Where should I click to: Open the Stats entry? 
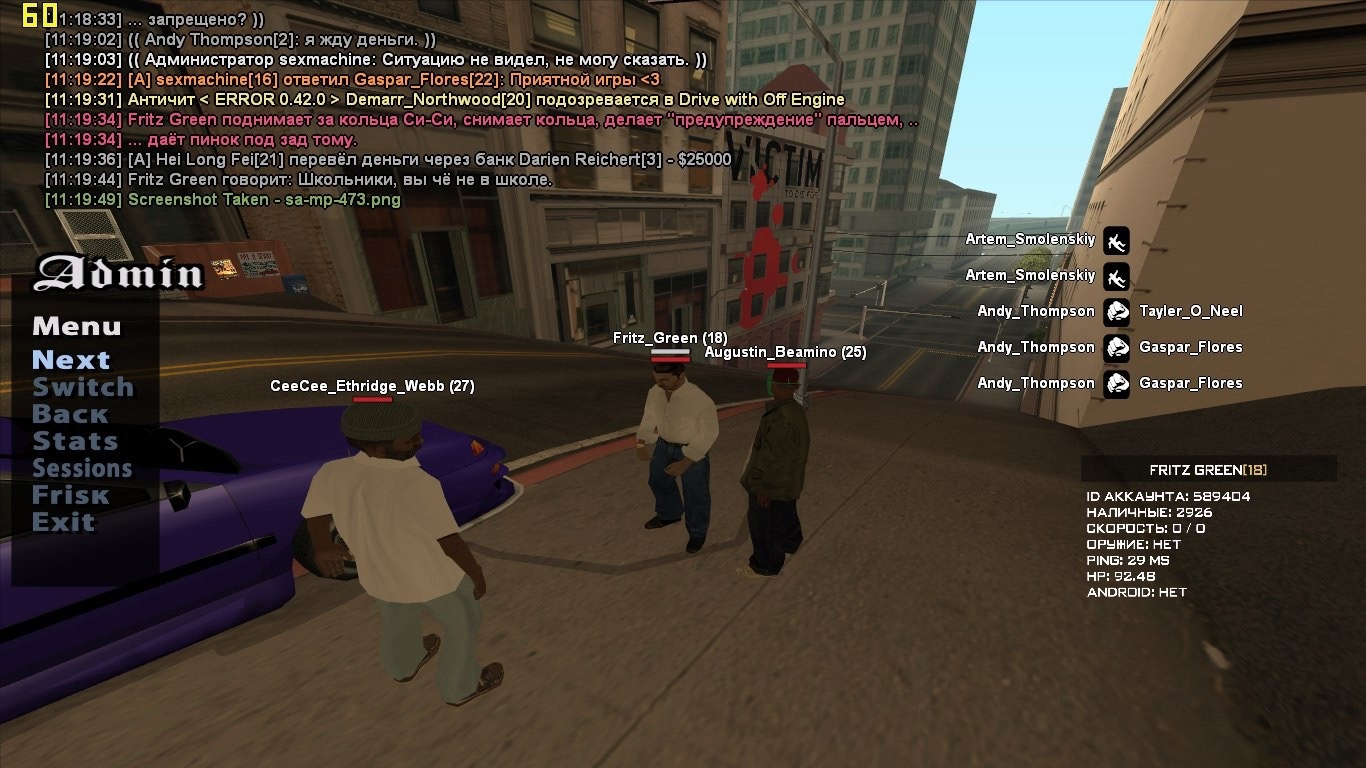[x=75, y=441]
